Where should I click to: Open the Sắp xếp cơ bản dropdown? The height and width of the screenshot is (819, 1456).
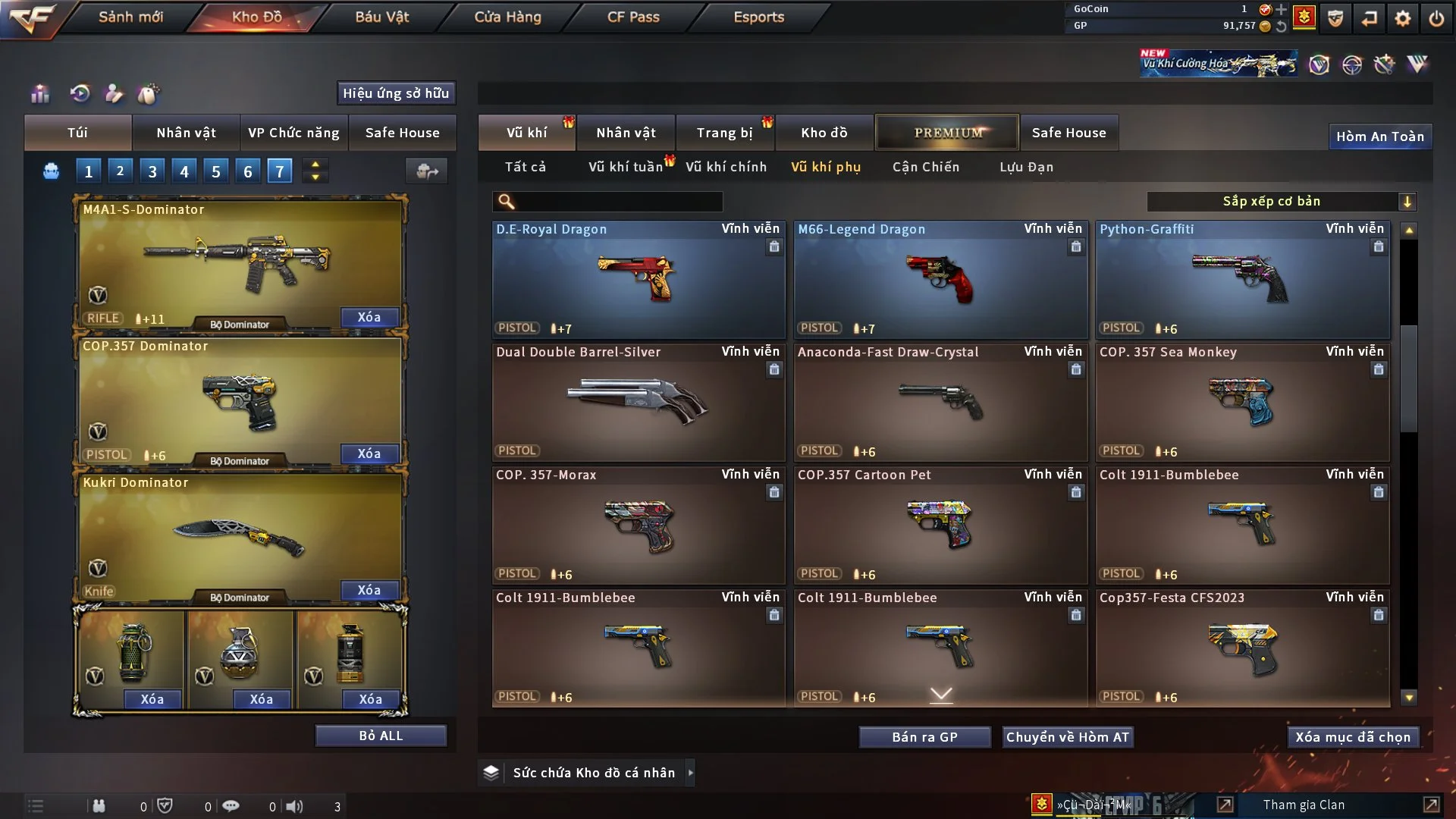(x=1281, y=202)
